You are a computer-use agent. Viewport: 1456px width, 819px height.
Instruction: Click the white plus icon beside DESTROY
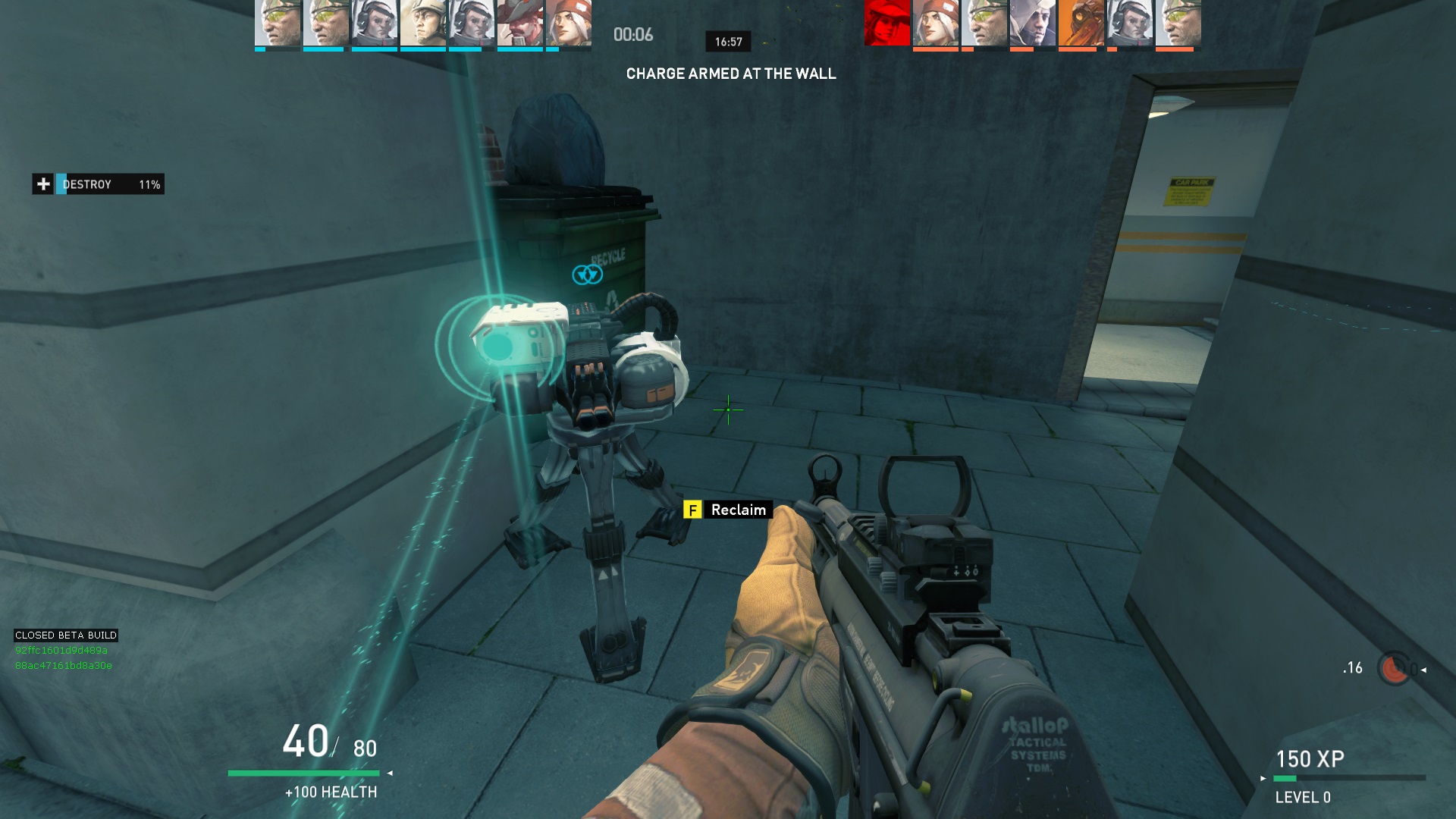pyautogui.click(x=43, y=184)
